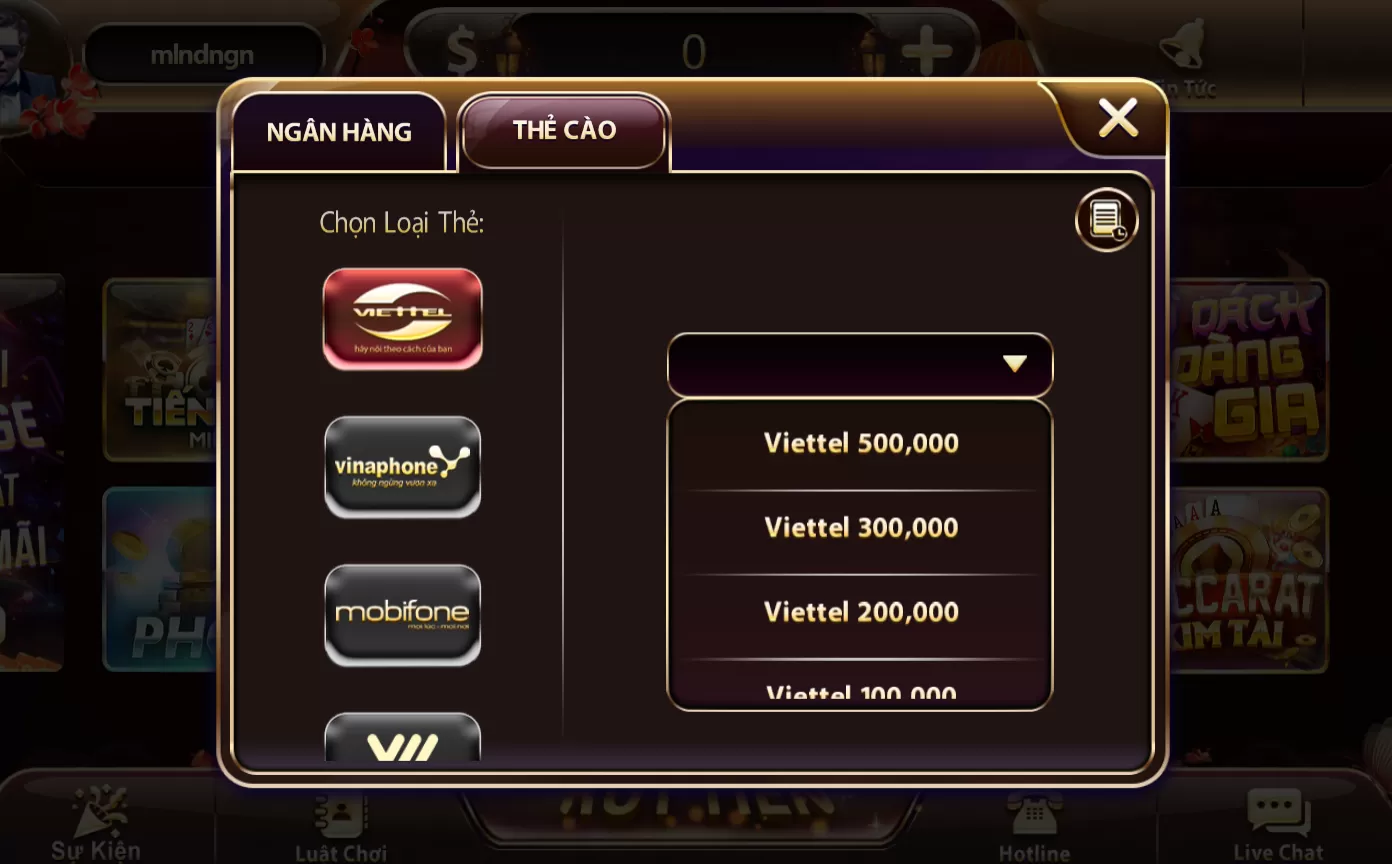The image size is (1392, 864).
Task: Select the Viettel card type
Action: 402,318
